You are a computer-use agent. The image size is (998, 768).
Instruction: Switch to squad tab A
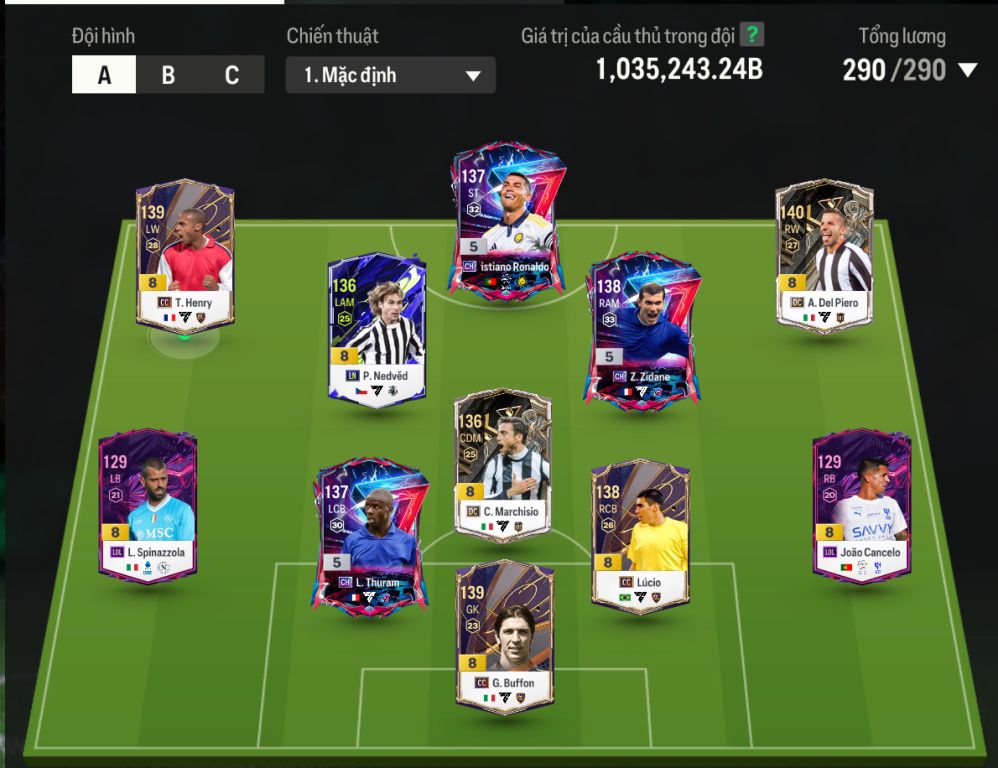tap(104, 75)
